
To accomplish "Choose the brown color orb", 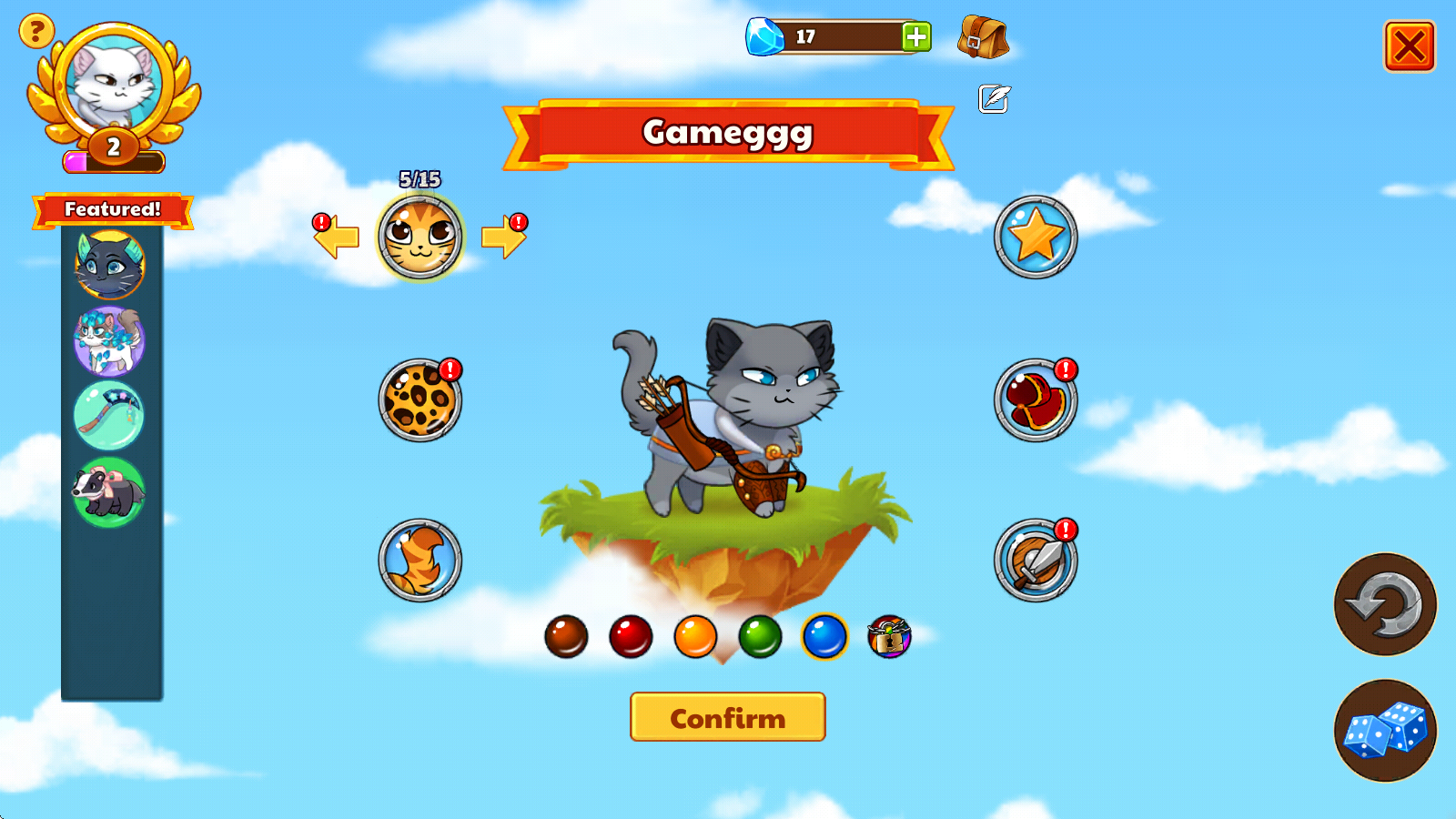I will tap(566, 636).
